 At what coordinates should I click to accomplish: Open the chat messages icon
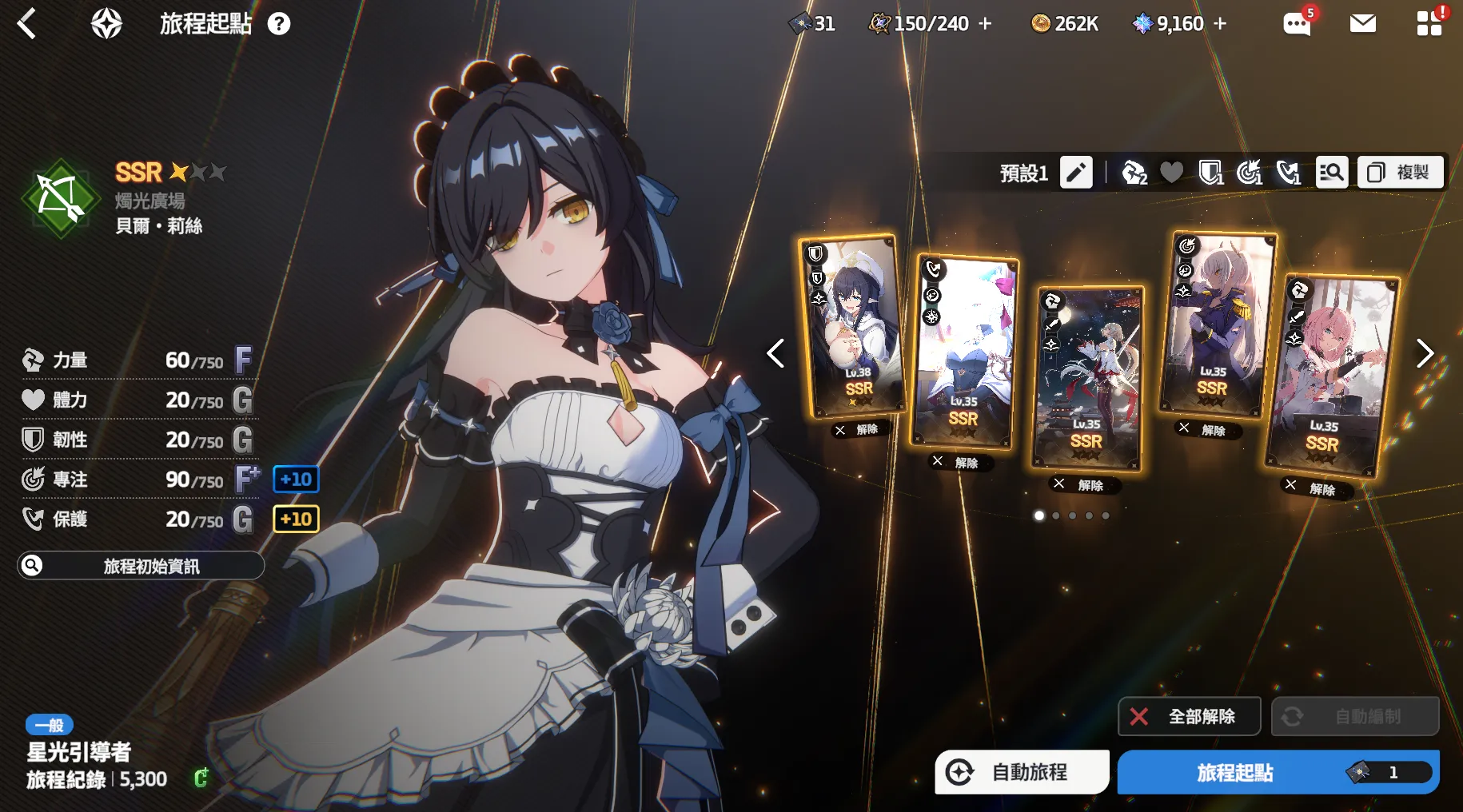pyautogui.click(x=1296, y=24)
